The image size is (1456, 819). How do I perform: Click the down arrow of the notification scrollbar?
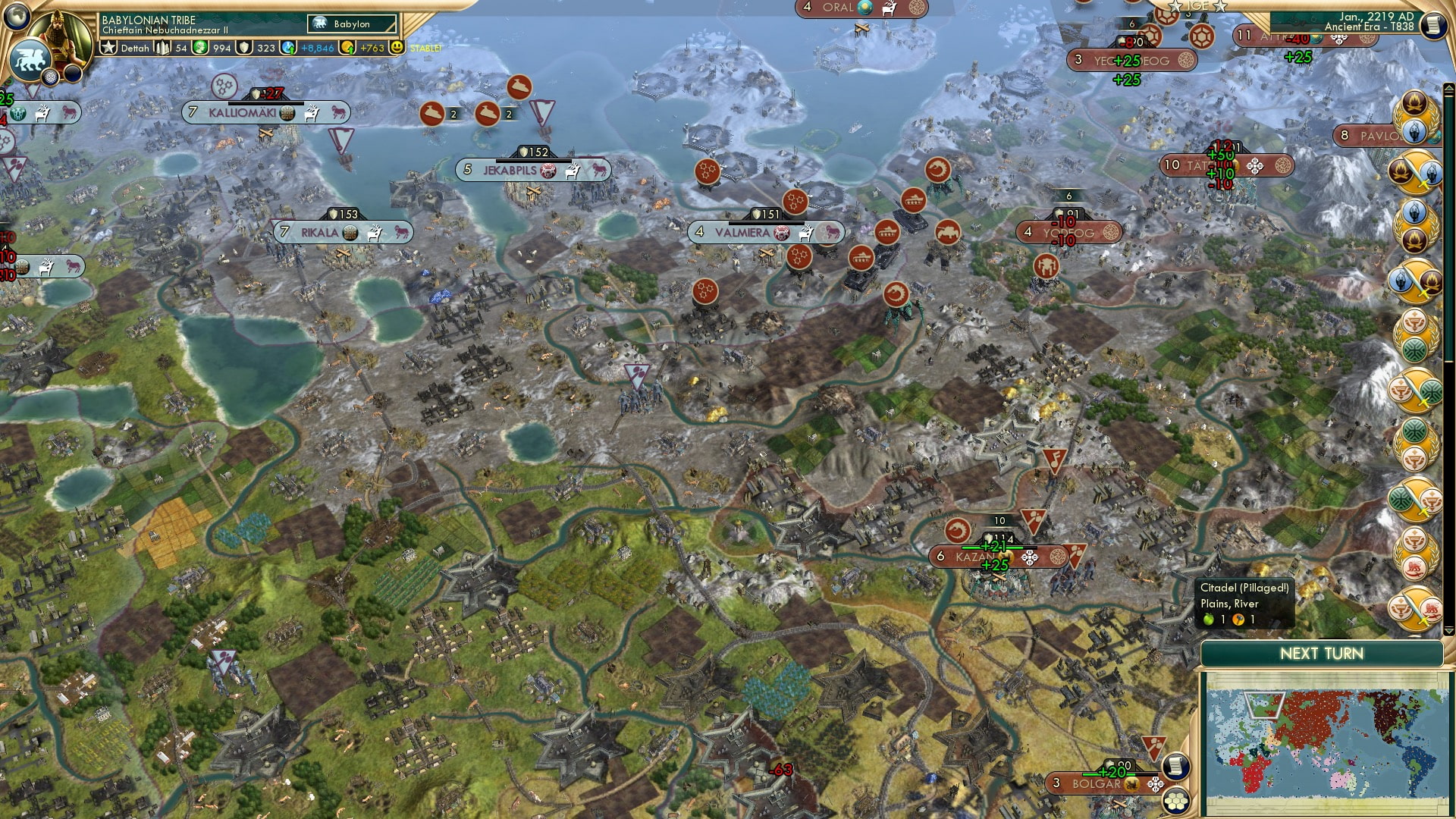coord(1448,629)
